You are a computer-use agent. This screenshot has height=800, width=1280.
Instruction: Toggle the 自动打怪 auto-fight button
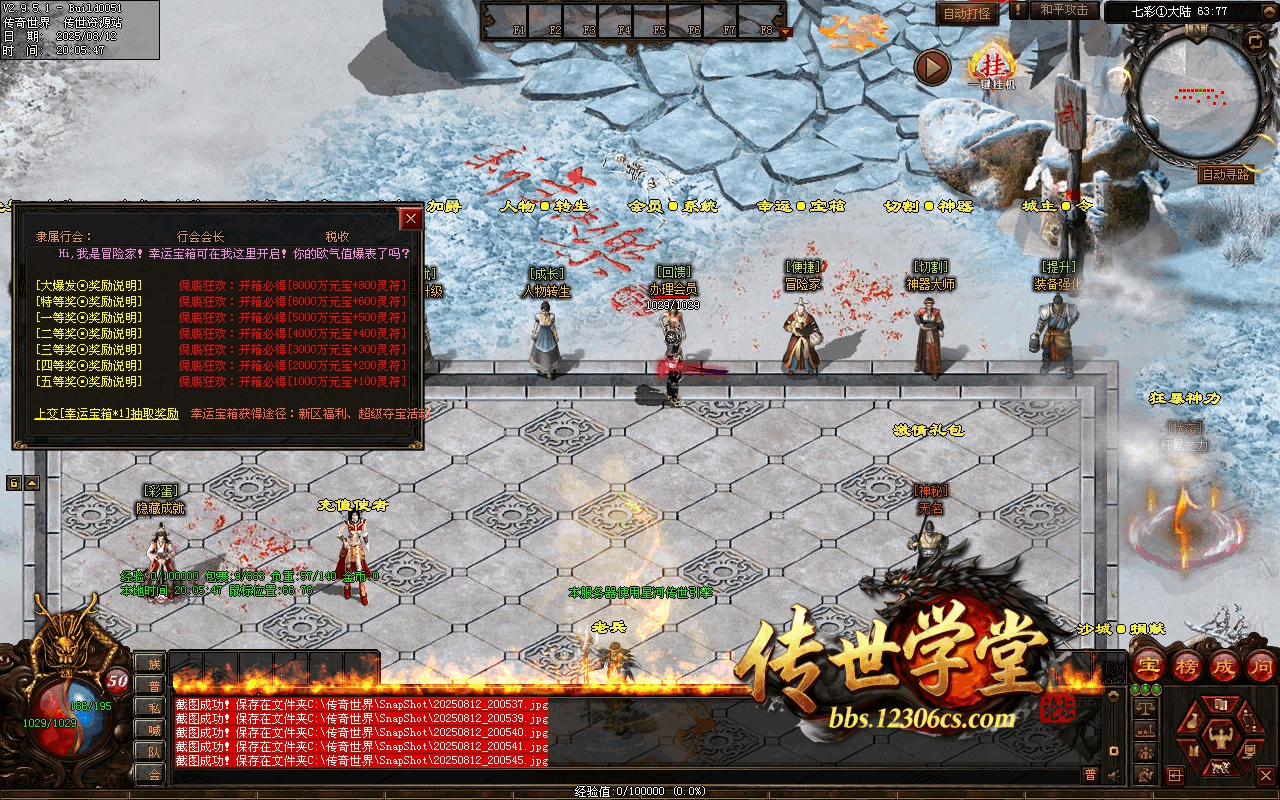tap(967, 13)
